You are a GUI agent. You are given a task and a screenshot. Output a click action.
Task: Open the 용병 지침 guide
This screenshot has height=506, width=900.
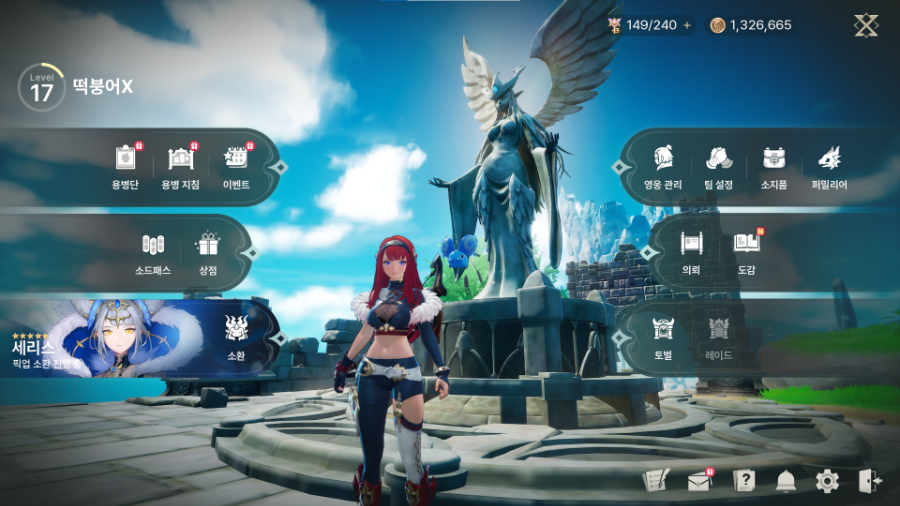180,165
